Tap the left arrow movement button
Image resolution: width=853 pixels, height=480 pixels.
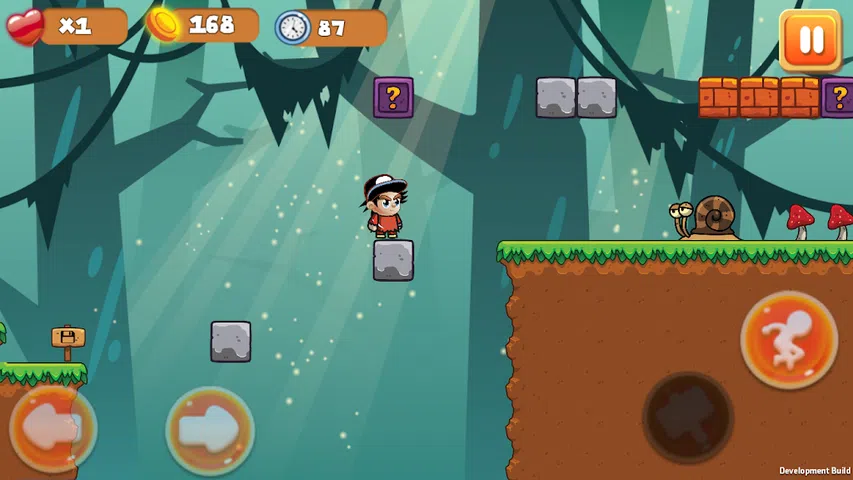point(53,429)
